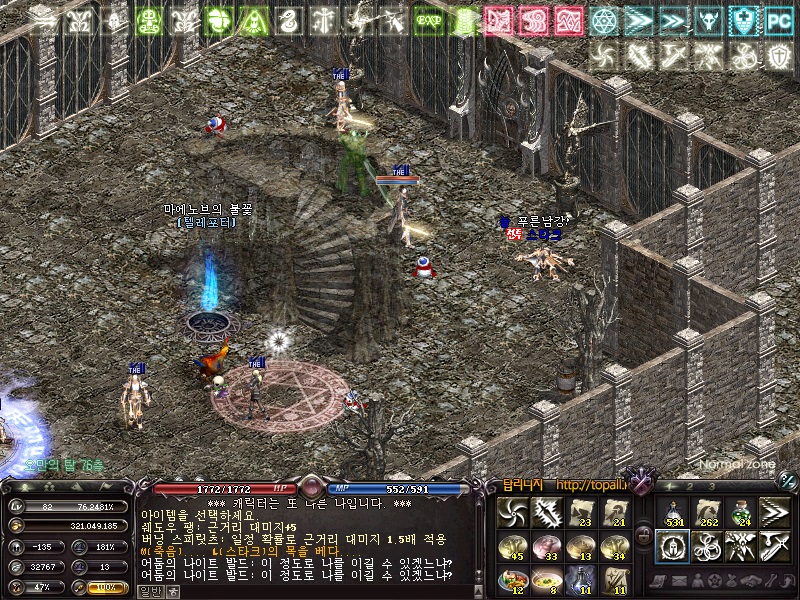This screenshot has width=800, height=600.
Task: Use the pink coin stack of 33
Action: (546, 545)
